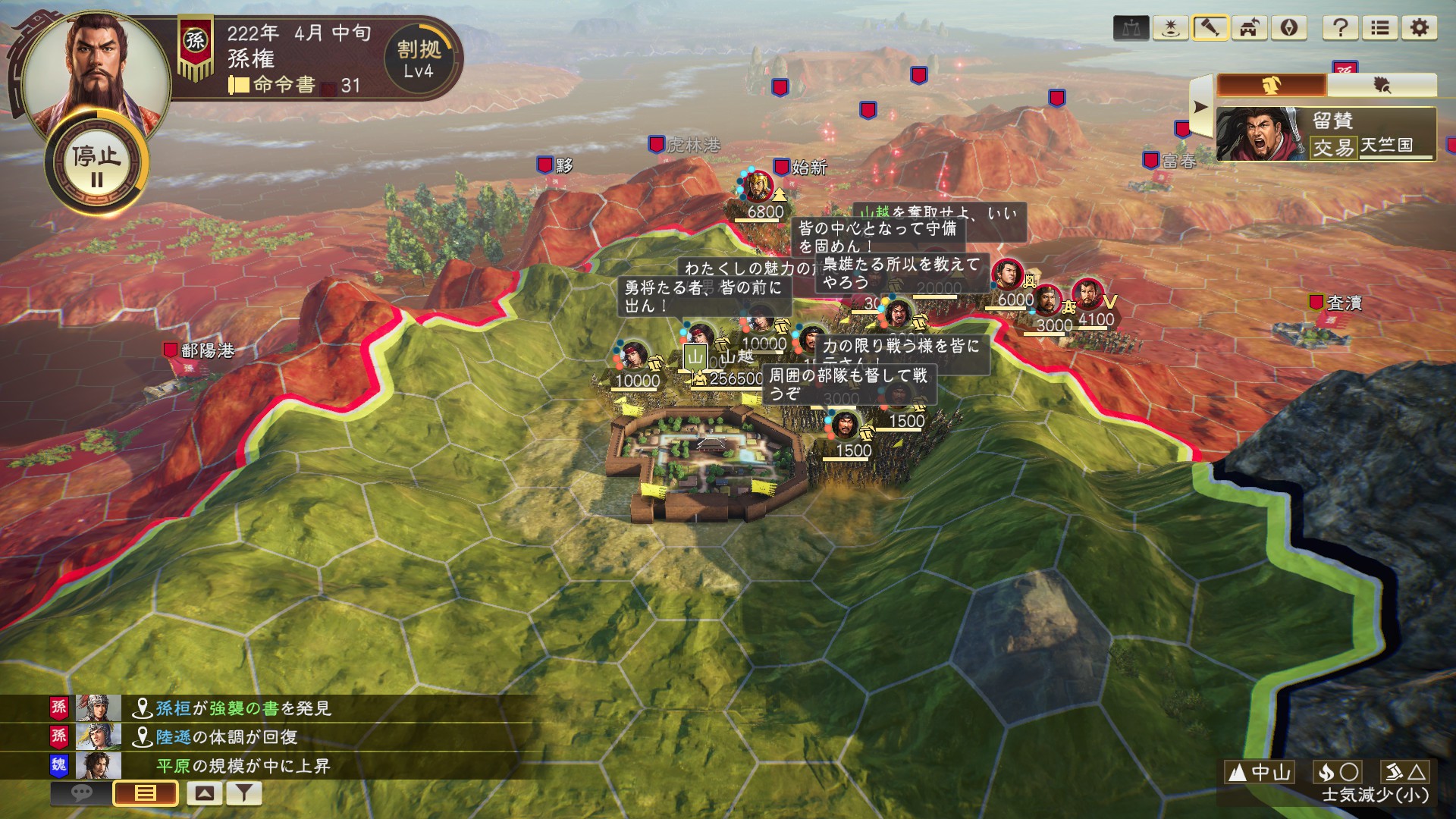This screenshot has width=1456, height=819.
Task: Expand the log with the up arrow
Action: 204,793
